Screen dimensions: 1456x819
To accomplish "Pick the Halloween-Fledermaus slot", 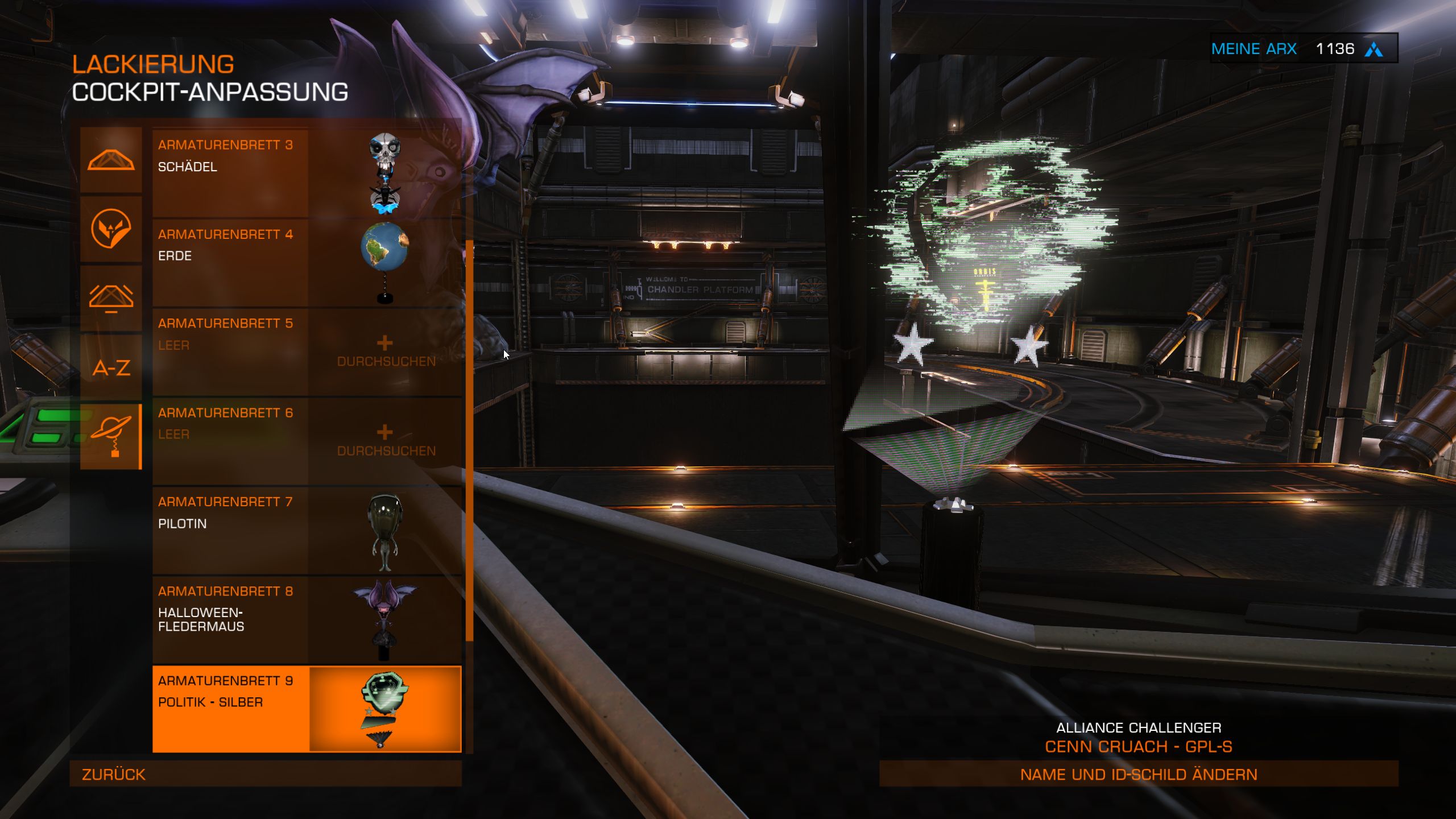I will (307, 619).
